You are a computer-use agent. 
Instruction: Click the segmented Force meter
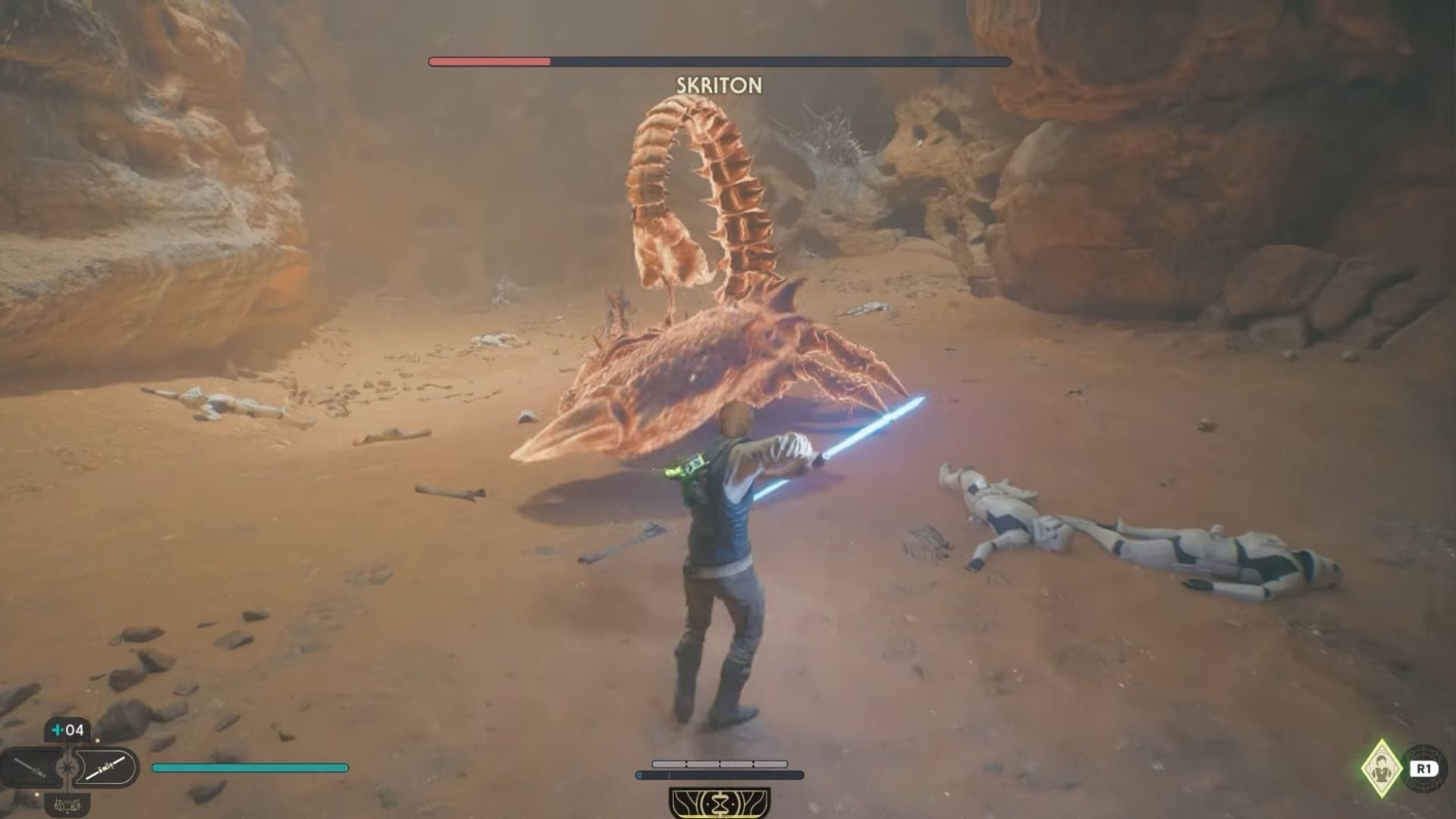point(720,764)
